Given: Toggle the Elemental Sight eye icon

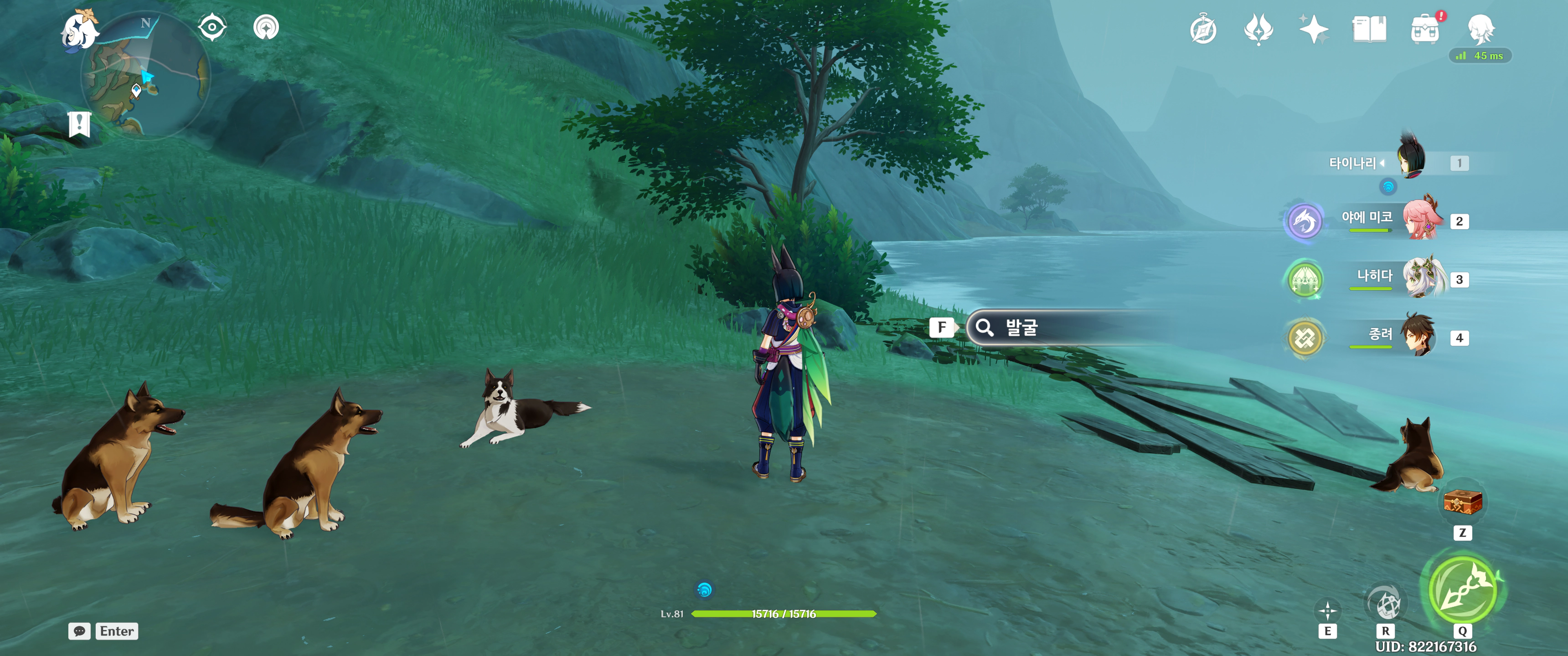Looking at the screenshot, I should 212,27.
